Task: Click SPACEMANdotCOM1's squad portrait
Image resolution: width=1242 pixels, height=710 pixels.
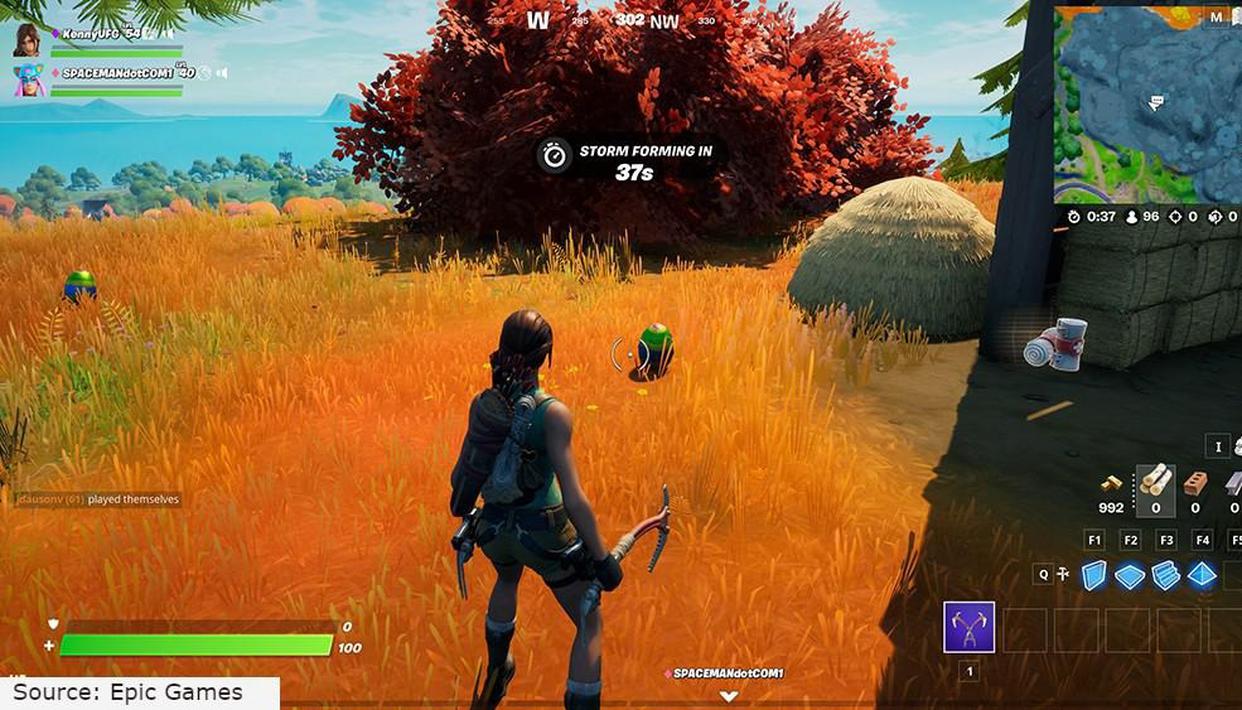Action: [28, 80]
